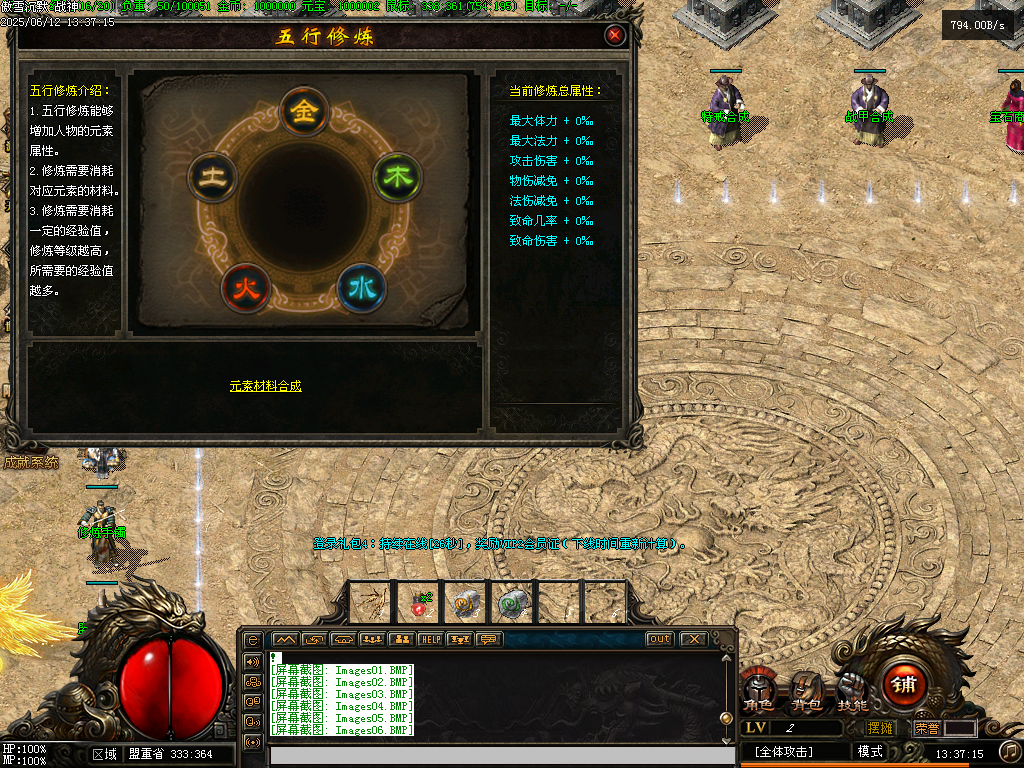Switch attack 模式 mode
Image resolution: width=1024 pixels, height=768 pixels.
coord(870,751)
